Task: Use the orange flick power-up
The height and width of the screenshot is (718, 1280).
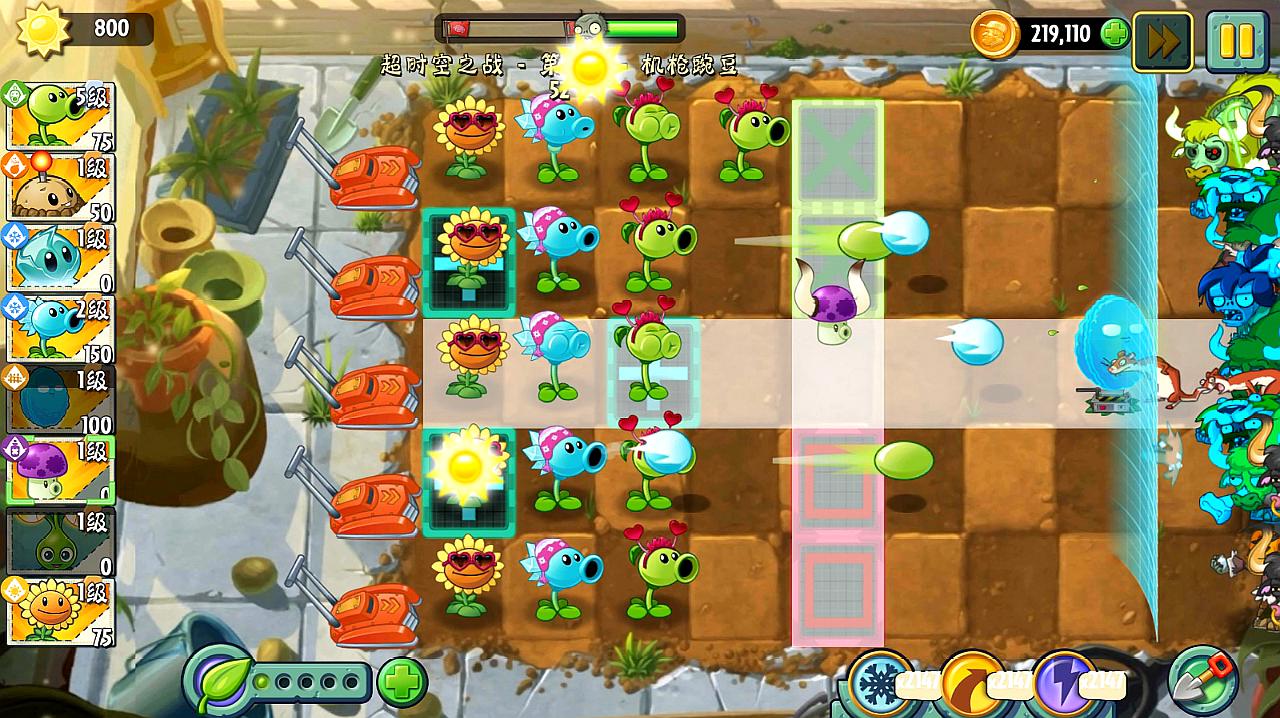Action: point(973,683)
